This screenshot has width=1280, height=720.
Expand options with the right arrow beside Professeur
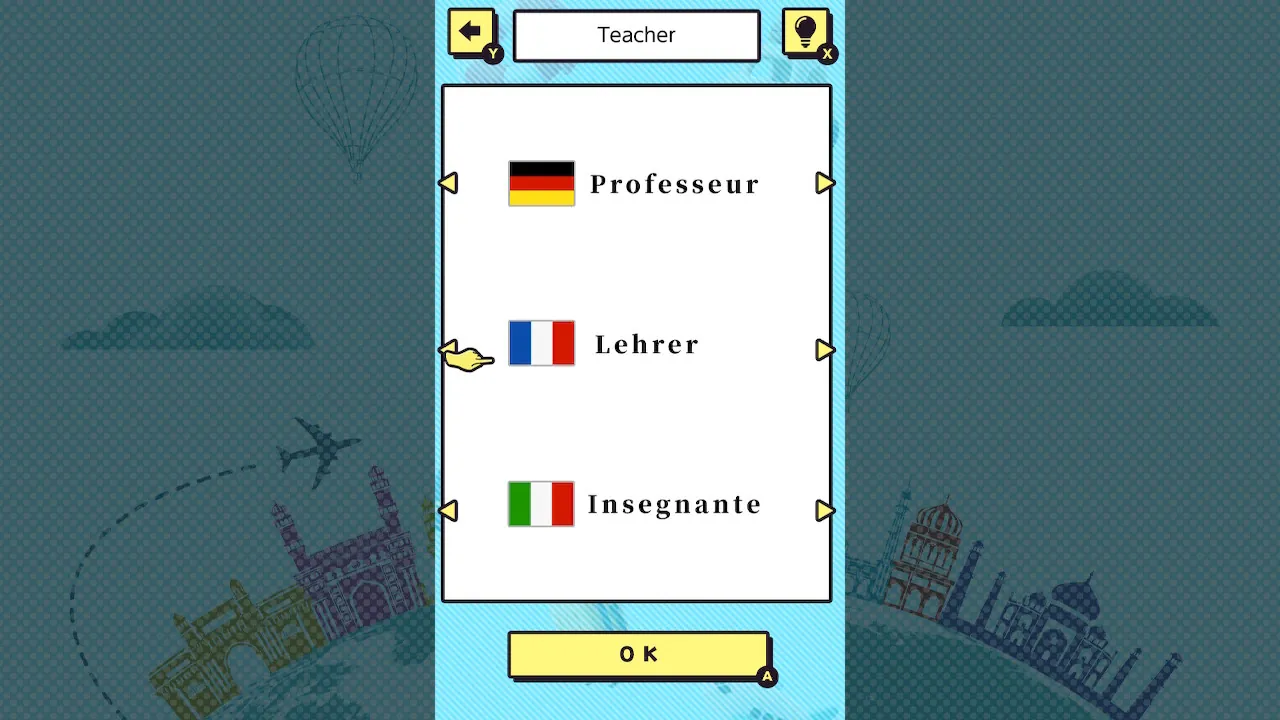[826, 183]
